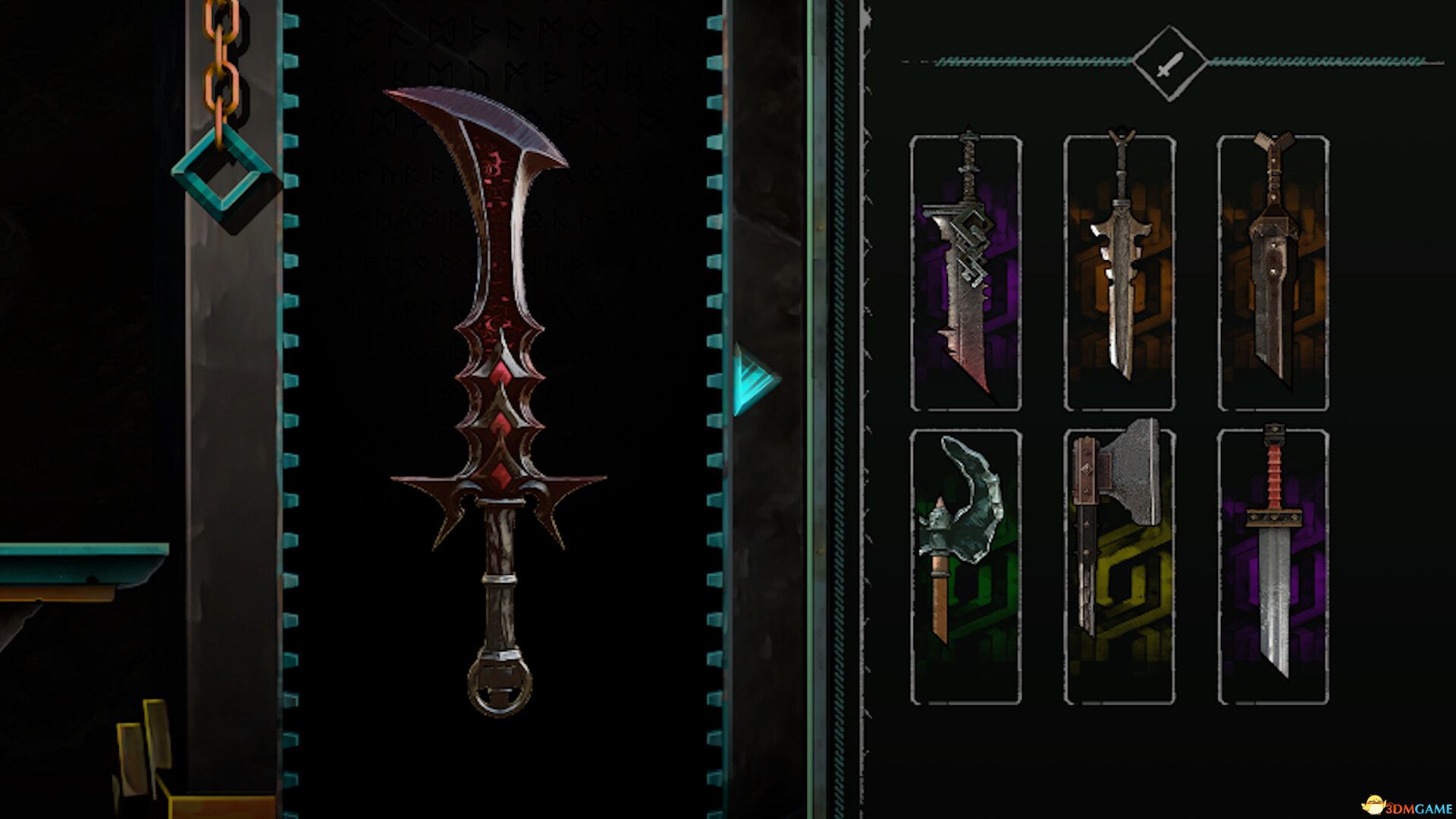Select the orange heavy cleaver blade icon
1456x819 pixels.
1274,273
